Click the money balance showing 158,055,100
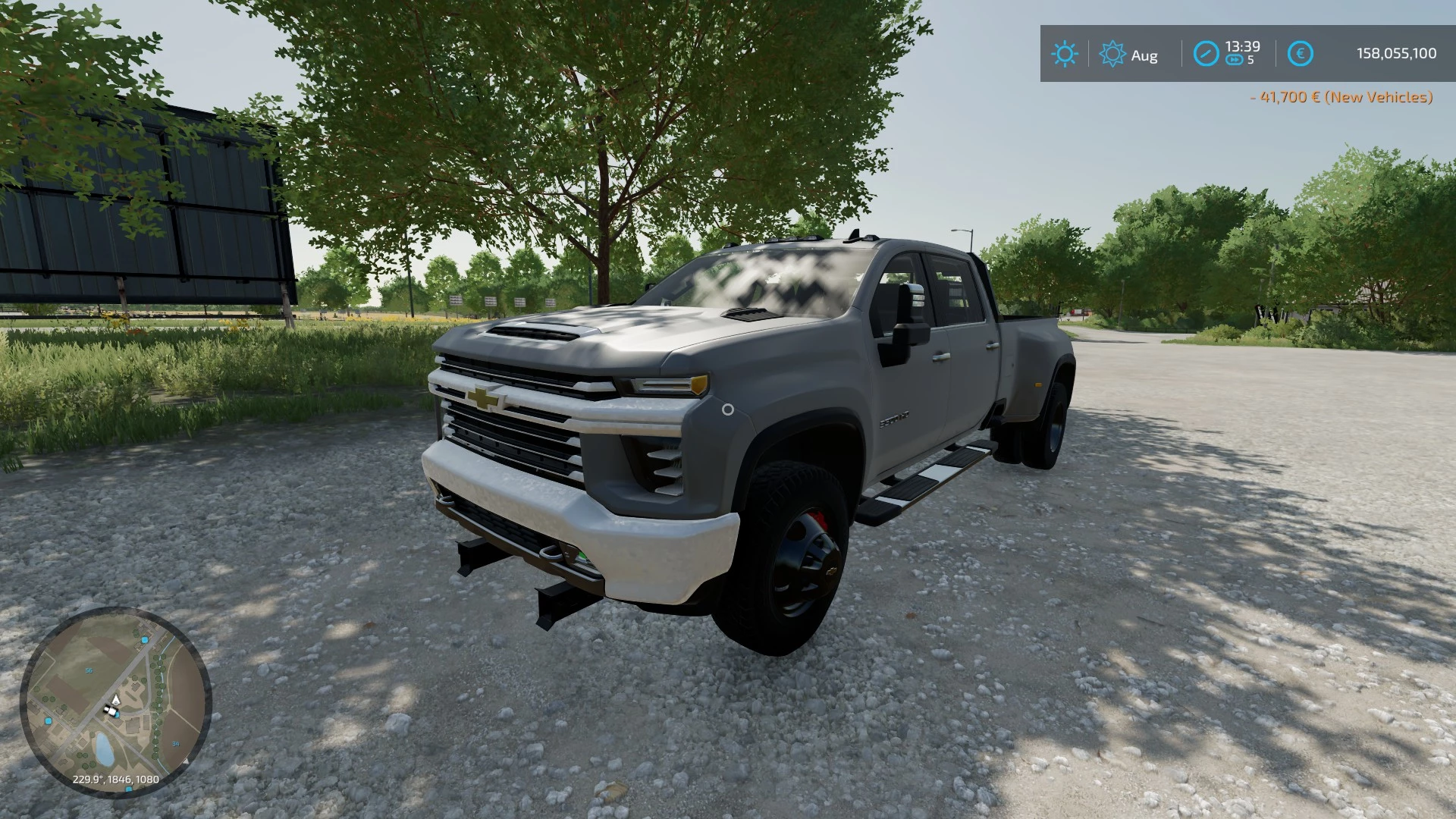This screenshot has width=1456, height=819. (1396, 52)
